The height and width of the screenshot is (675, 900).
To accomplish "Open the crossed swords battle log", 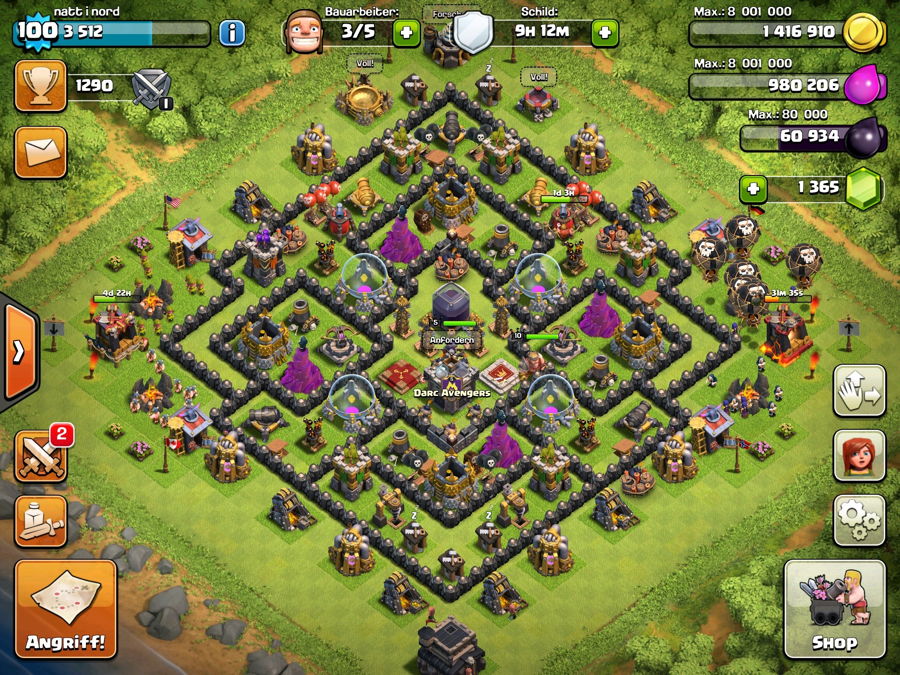I will 41,455.
